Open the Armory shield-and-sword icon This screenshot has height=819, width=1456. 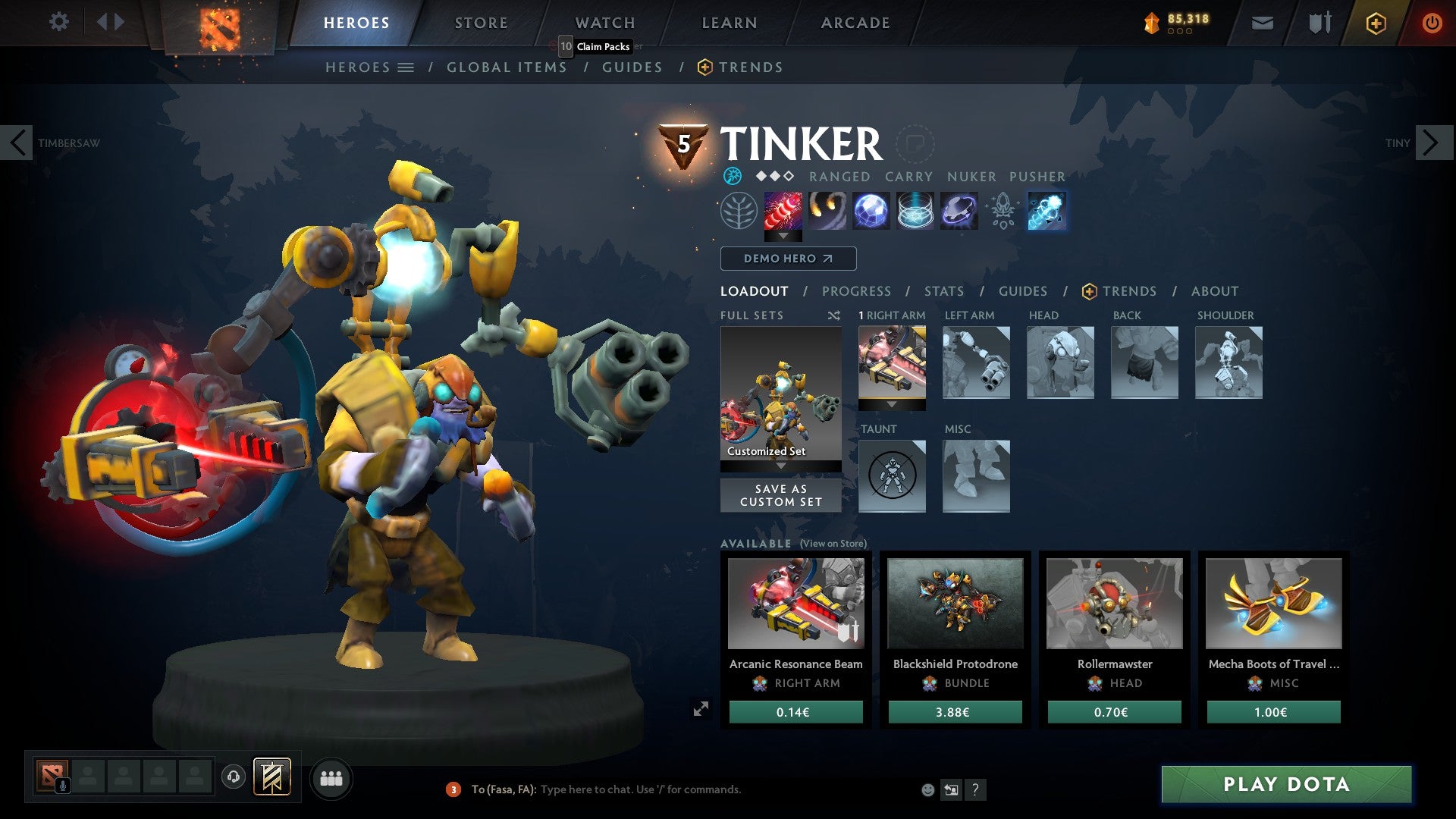(x=1319, y=23)
